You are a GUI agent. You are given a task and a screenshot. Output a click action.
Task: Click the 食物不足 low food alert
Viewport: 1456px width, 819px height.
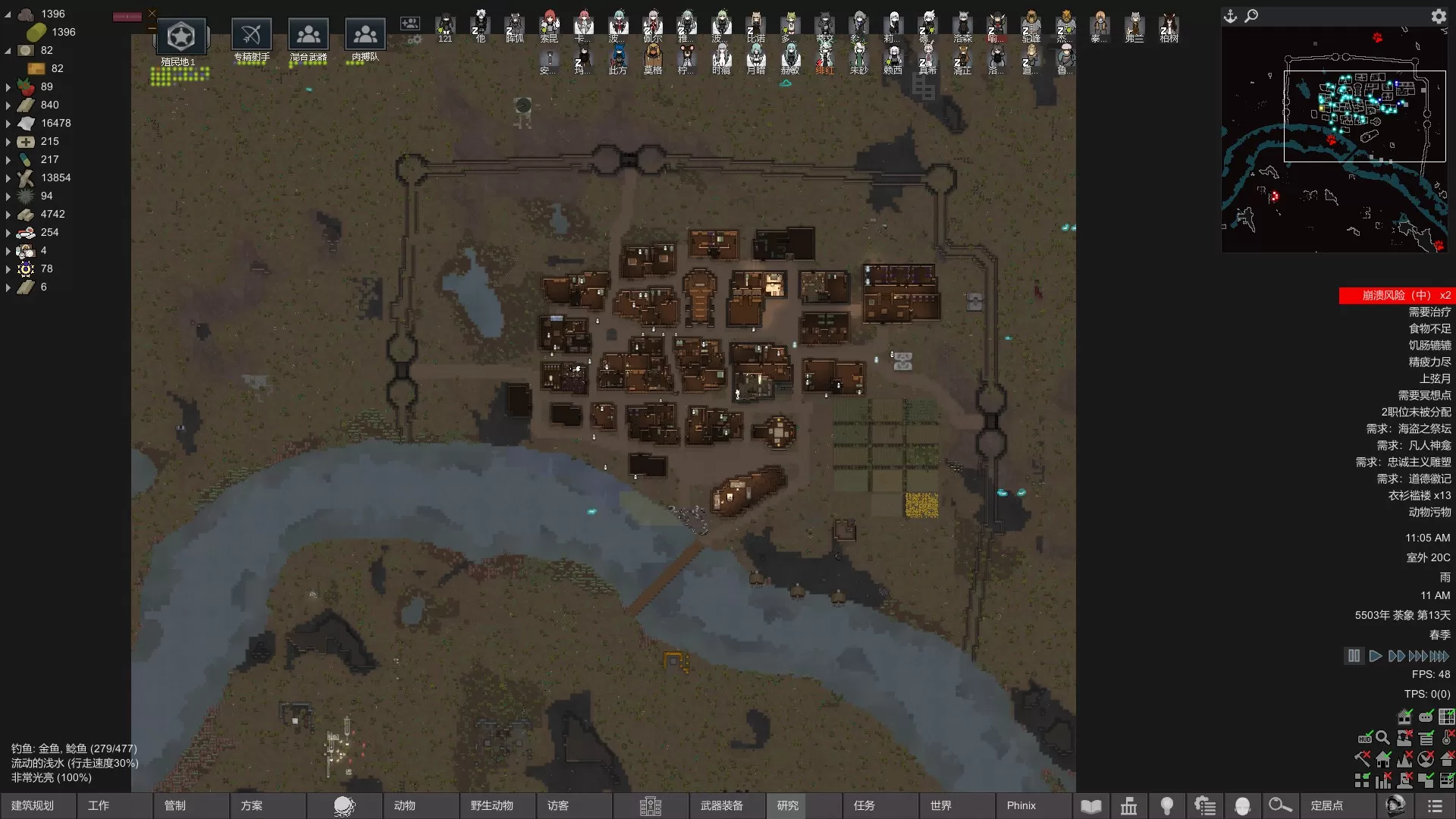(1429, 328)
